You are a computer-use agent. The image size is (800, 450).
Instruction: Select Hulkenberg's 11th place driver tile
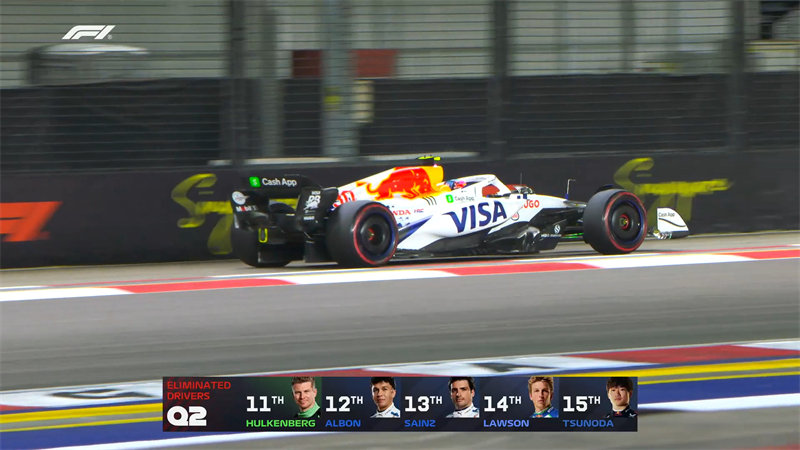282,404
